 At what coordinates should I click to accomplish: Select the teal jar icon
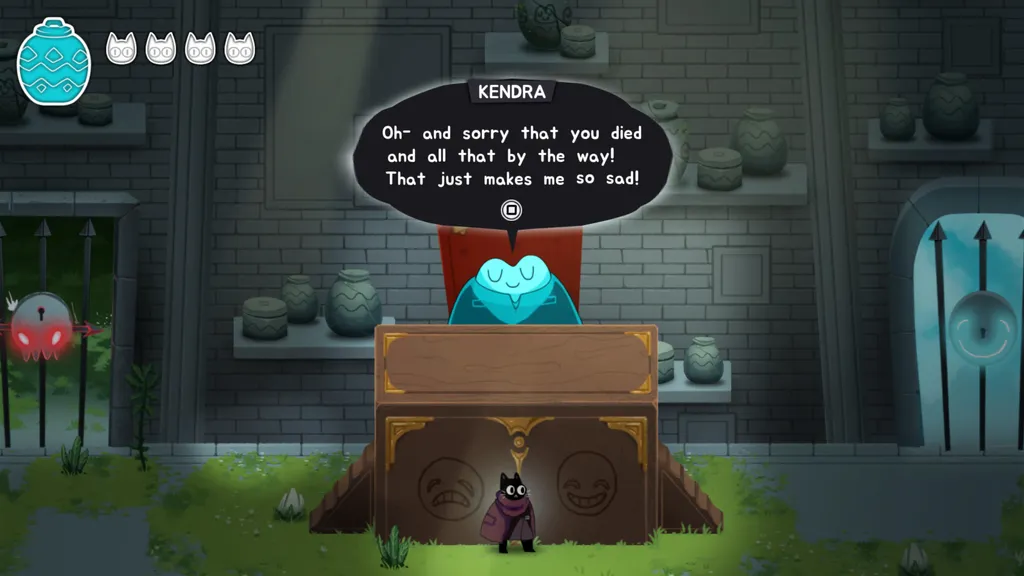(x=54, y=61)
